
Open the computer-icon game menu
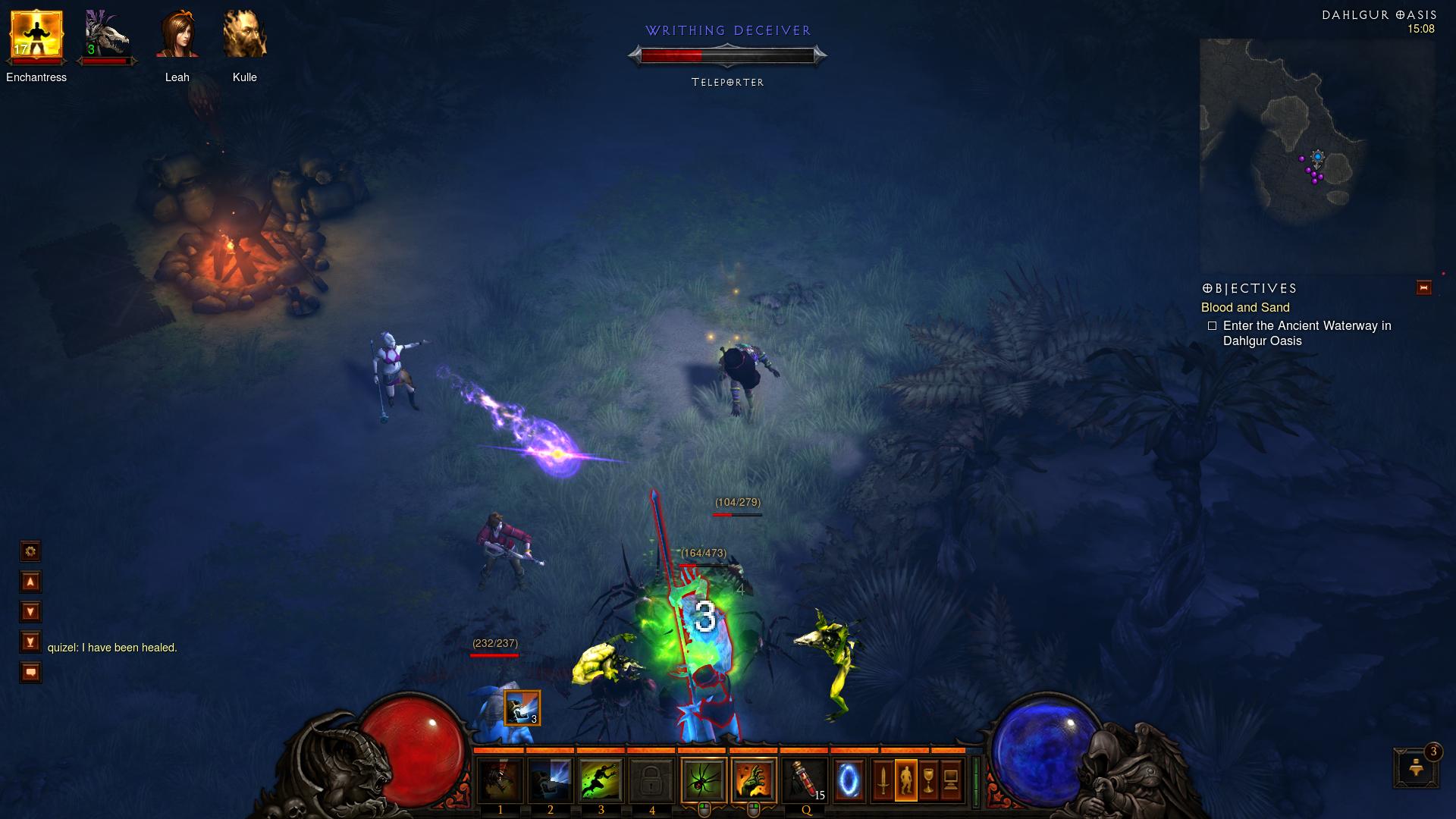(951, 780)
